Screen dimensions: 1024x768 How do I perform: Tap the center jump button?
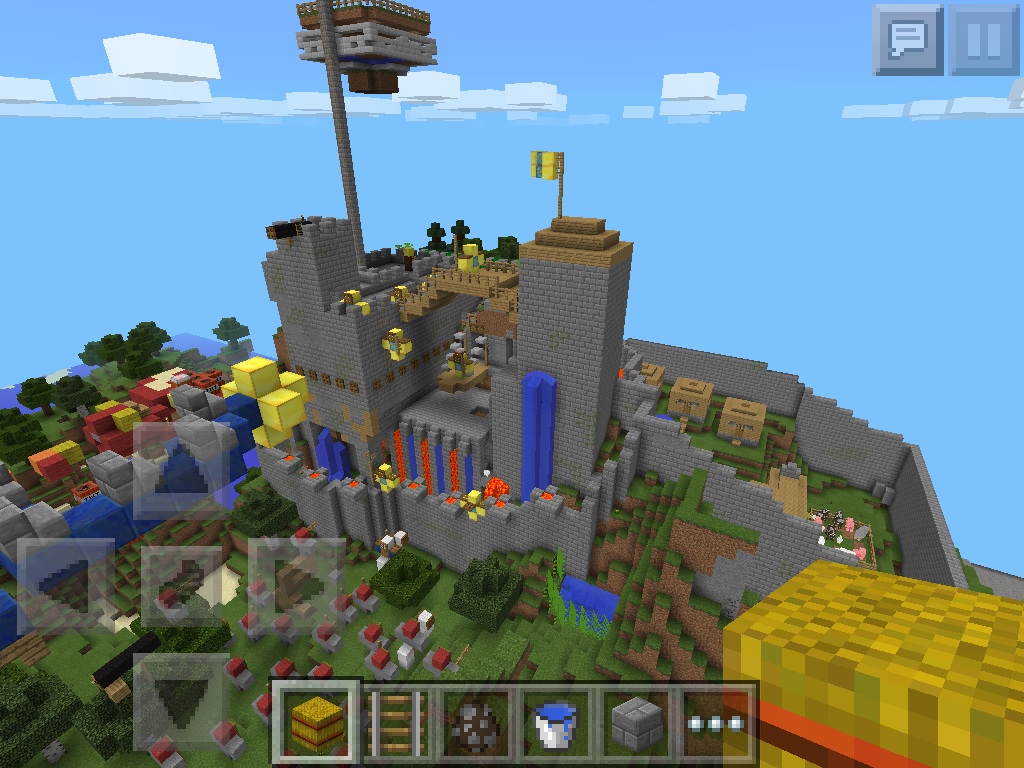click(x=180, y=585)
